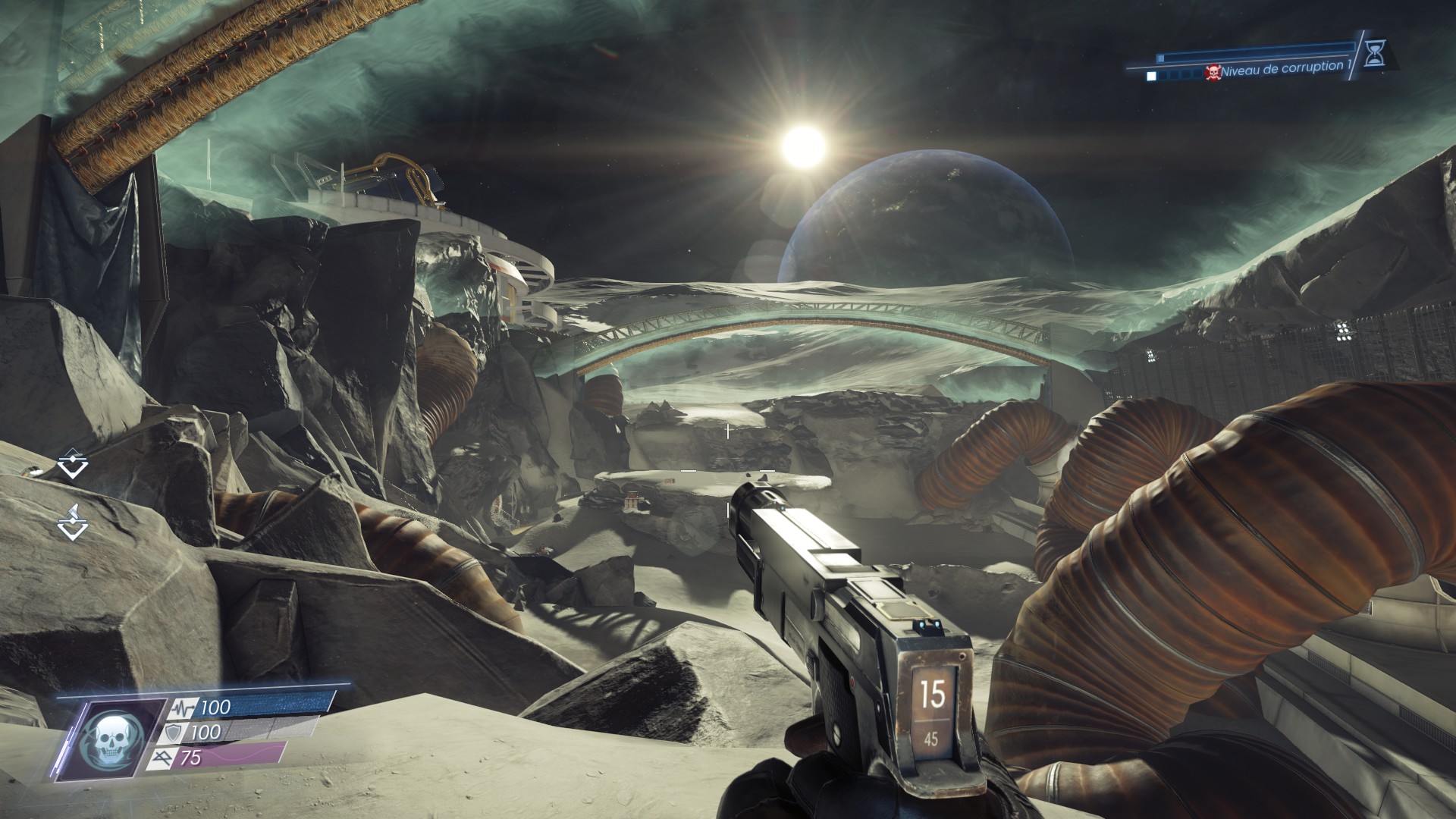The image size is (1456, 819).
Task: Select the diamond objective marker without an arrow
Action: click(73, 463)
